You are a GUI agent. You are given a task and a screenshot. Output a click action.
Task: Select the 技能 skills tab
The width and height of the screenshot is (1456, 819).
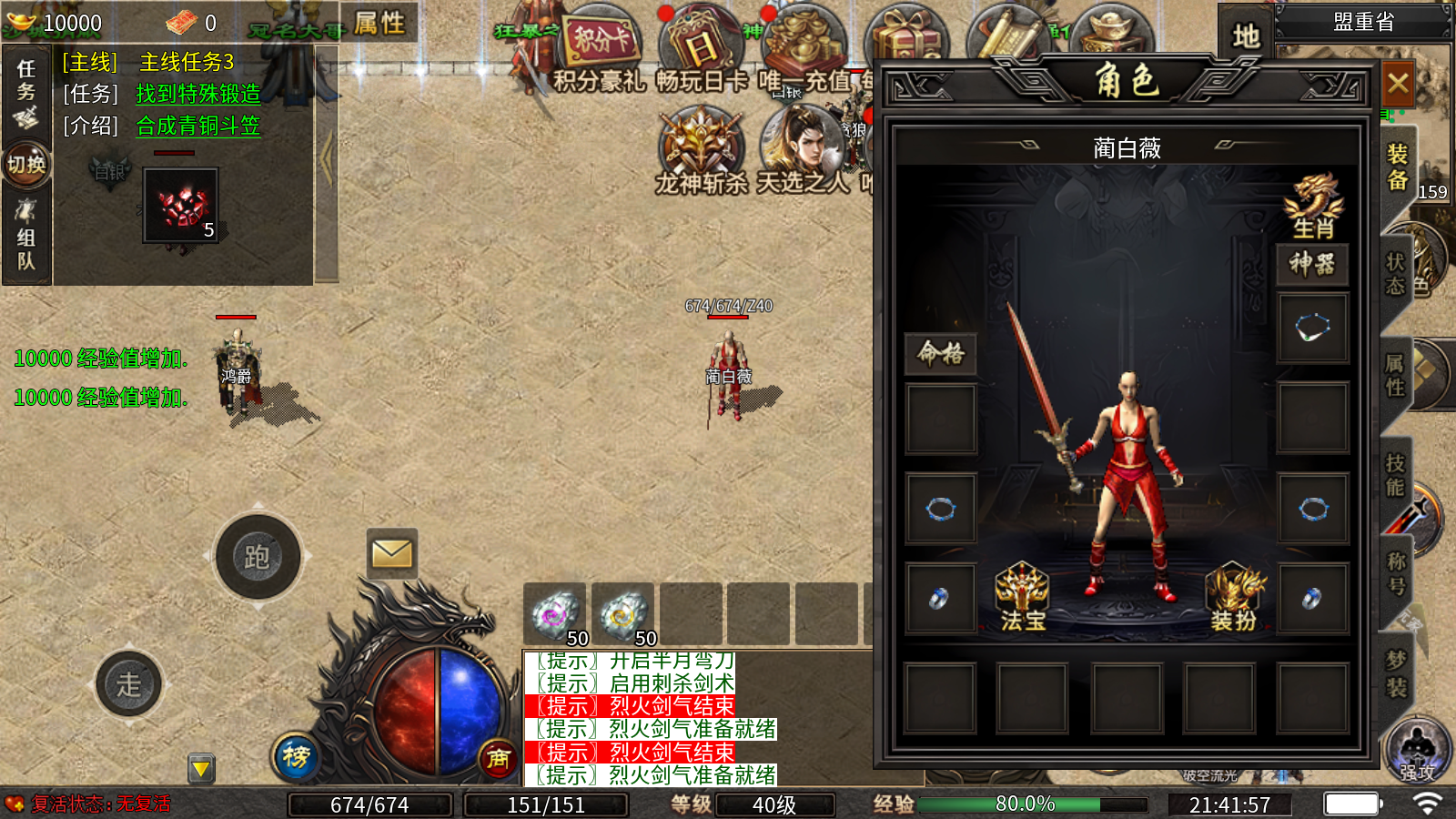tap(1395, 475)
